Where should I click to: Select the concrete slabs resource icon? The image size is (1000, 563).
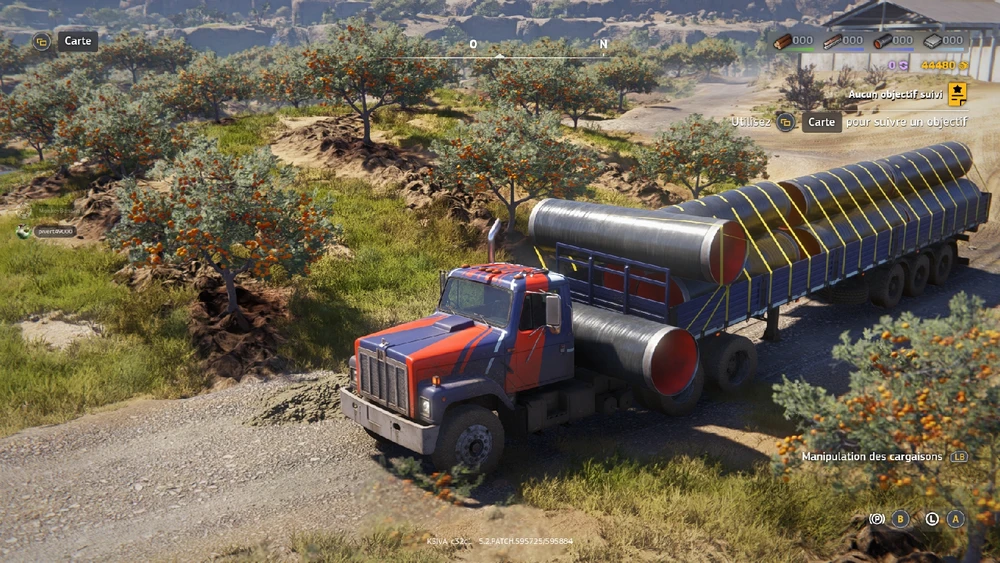(x=932, y=41)
